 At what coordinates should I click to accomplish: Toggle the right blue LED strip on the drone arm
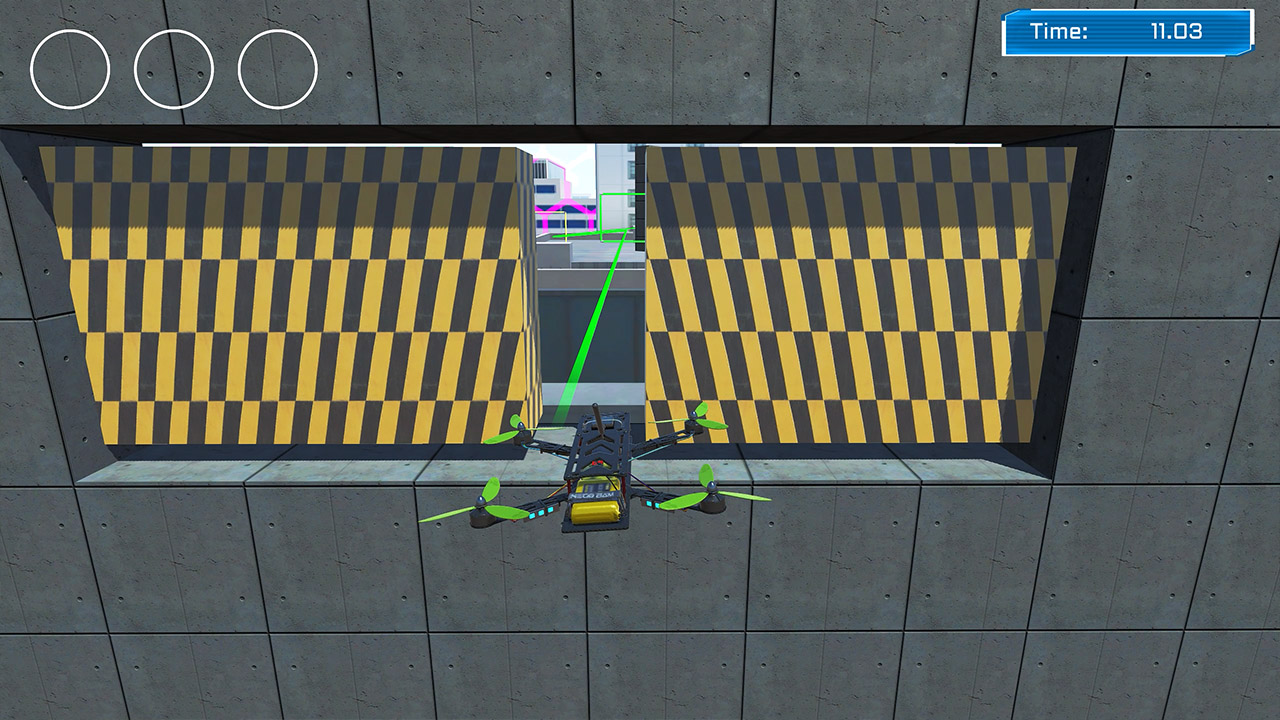tap(653, 503)
